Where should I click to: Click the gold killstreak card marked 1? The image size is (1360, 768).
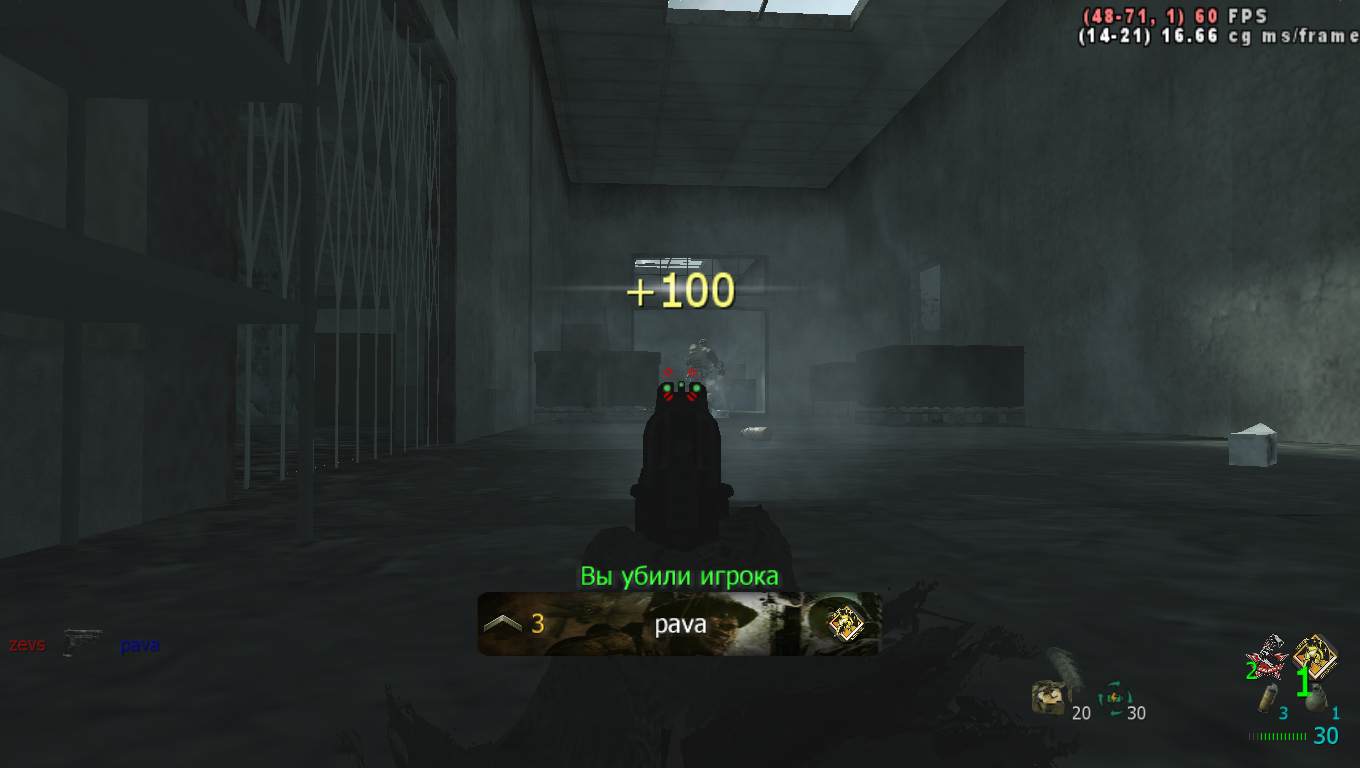[1314, 653]
